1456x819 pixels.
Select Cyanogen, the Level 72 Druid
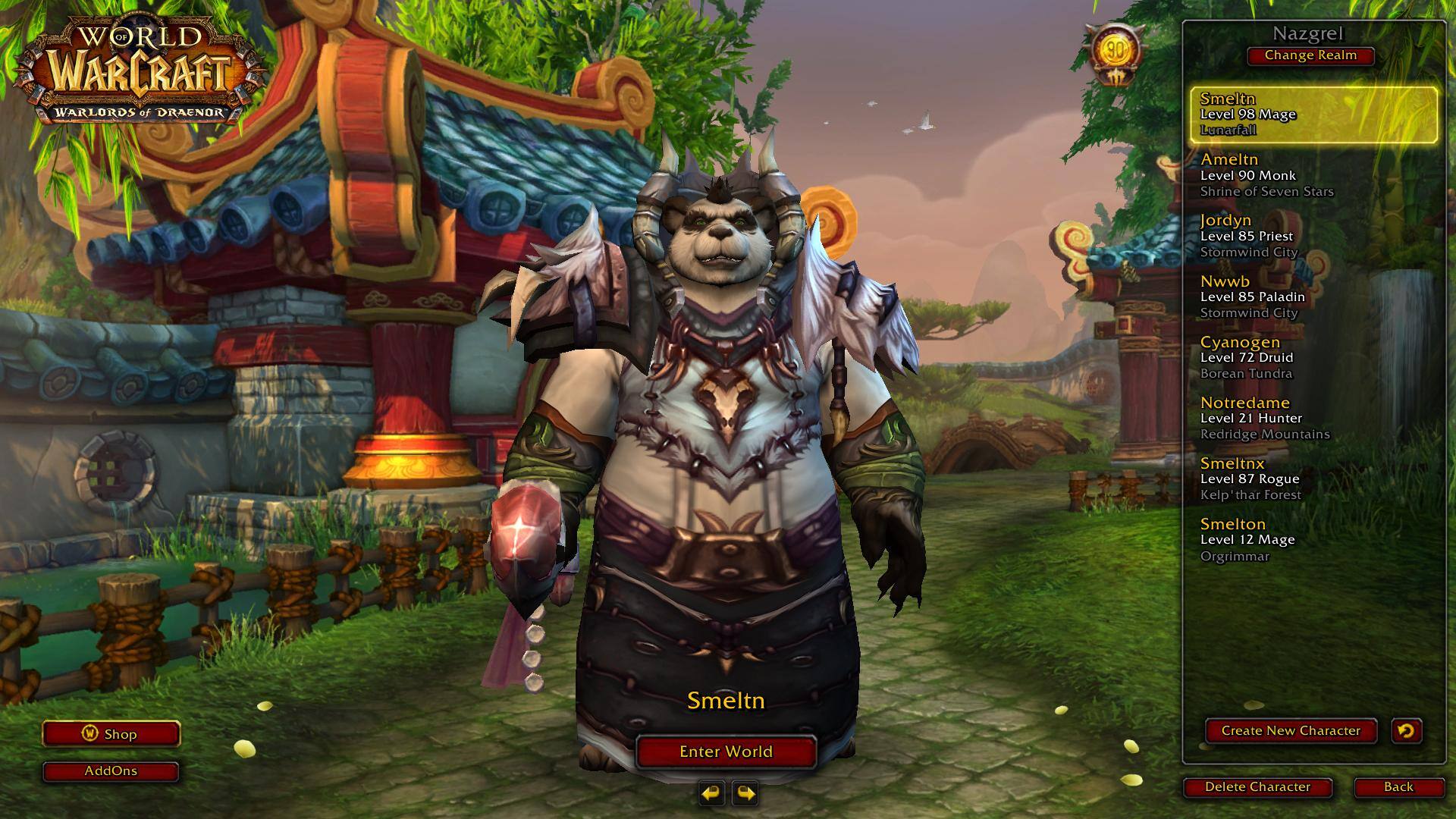[1313, 357]
